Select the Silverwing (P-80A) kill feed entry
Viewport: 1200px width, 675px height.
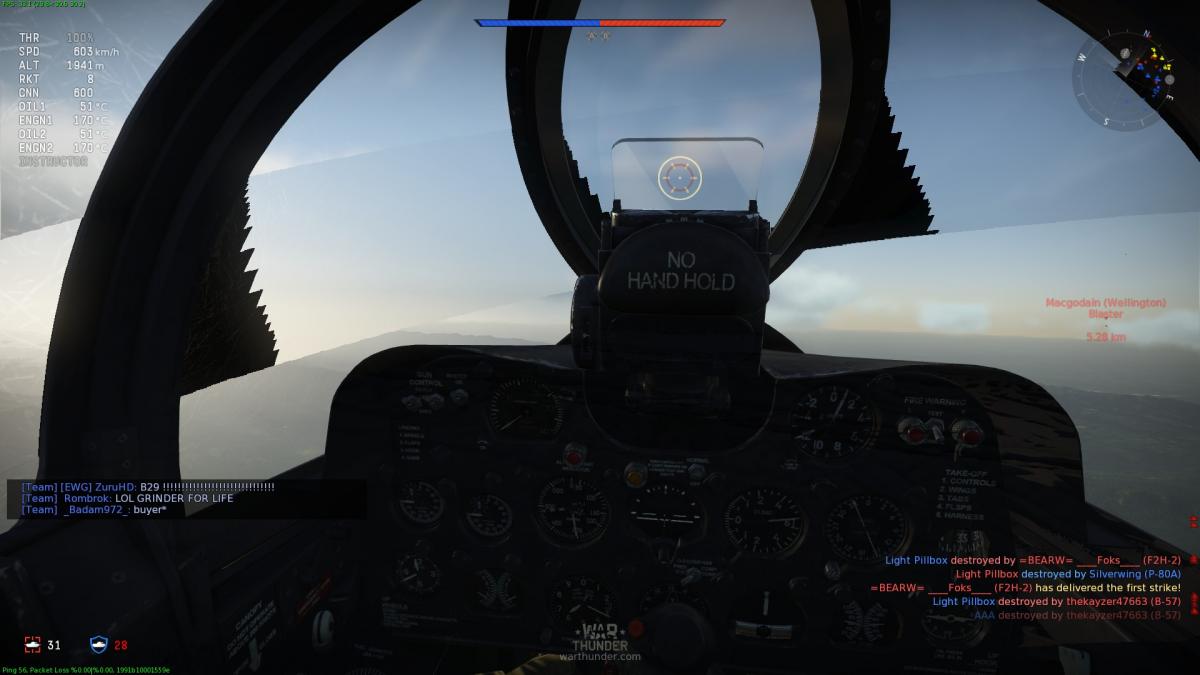1068,574
